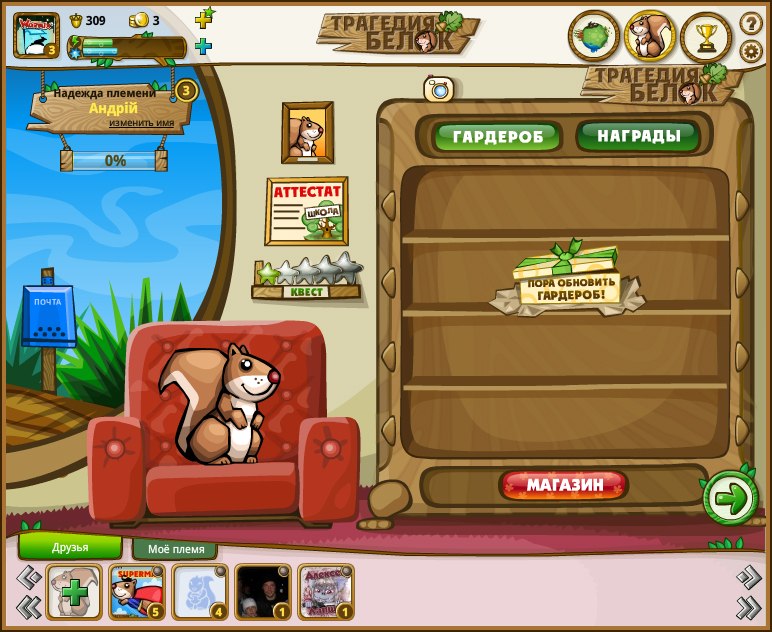The width and height of the screenshot is (772, 632).
Task: Switch to the Друзья friends tab
Action: 70,547
